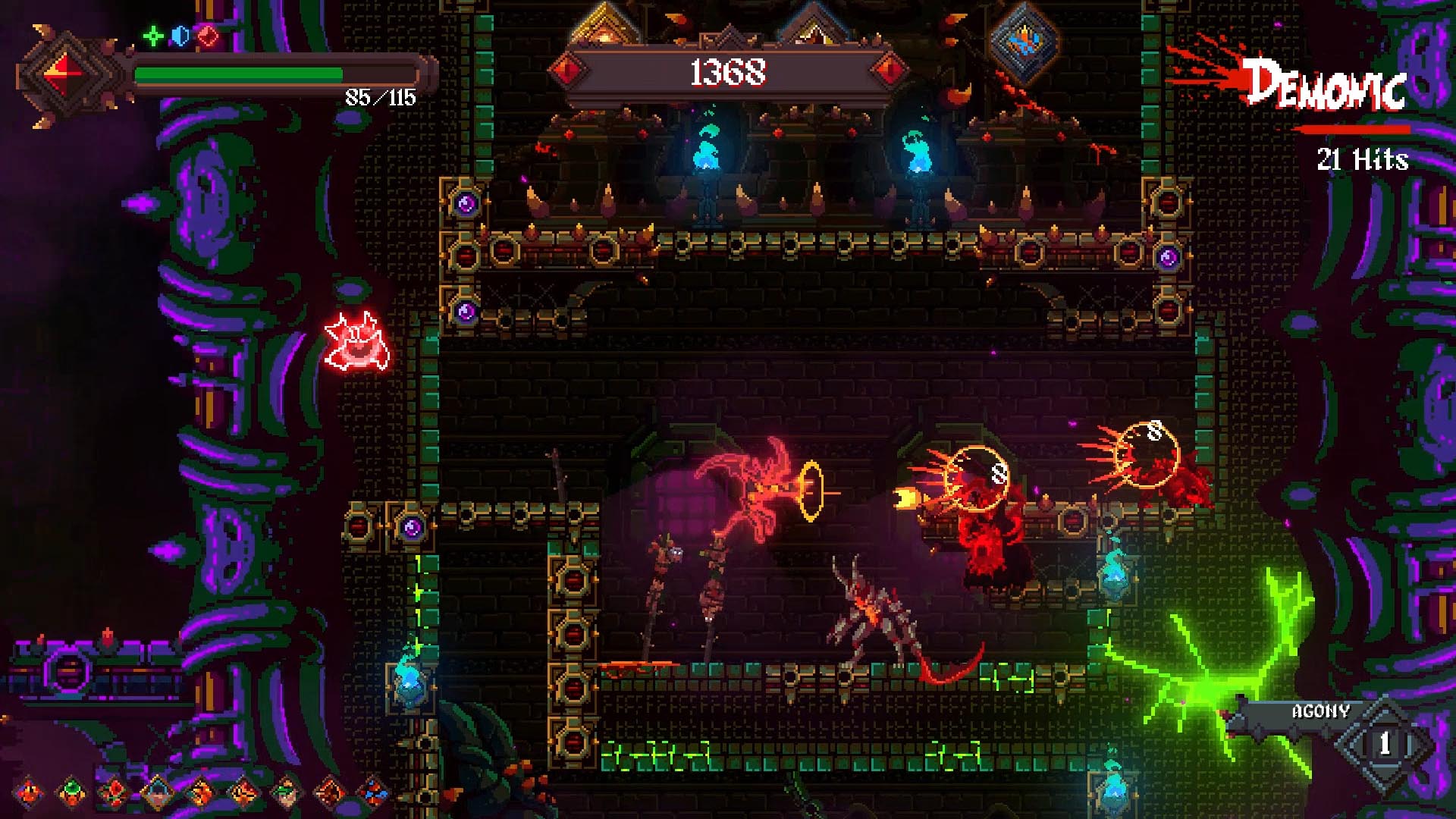Click the 85/115 health value text
1456x819 pixels.
(379, 97)
